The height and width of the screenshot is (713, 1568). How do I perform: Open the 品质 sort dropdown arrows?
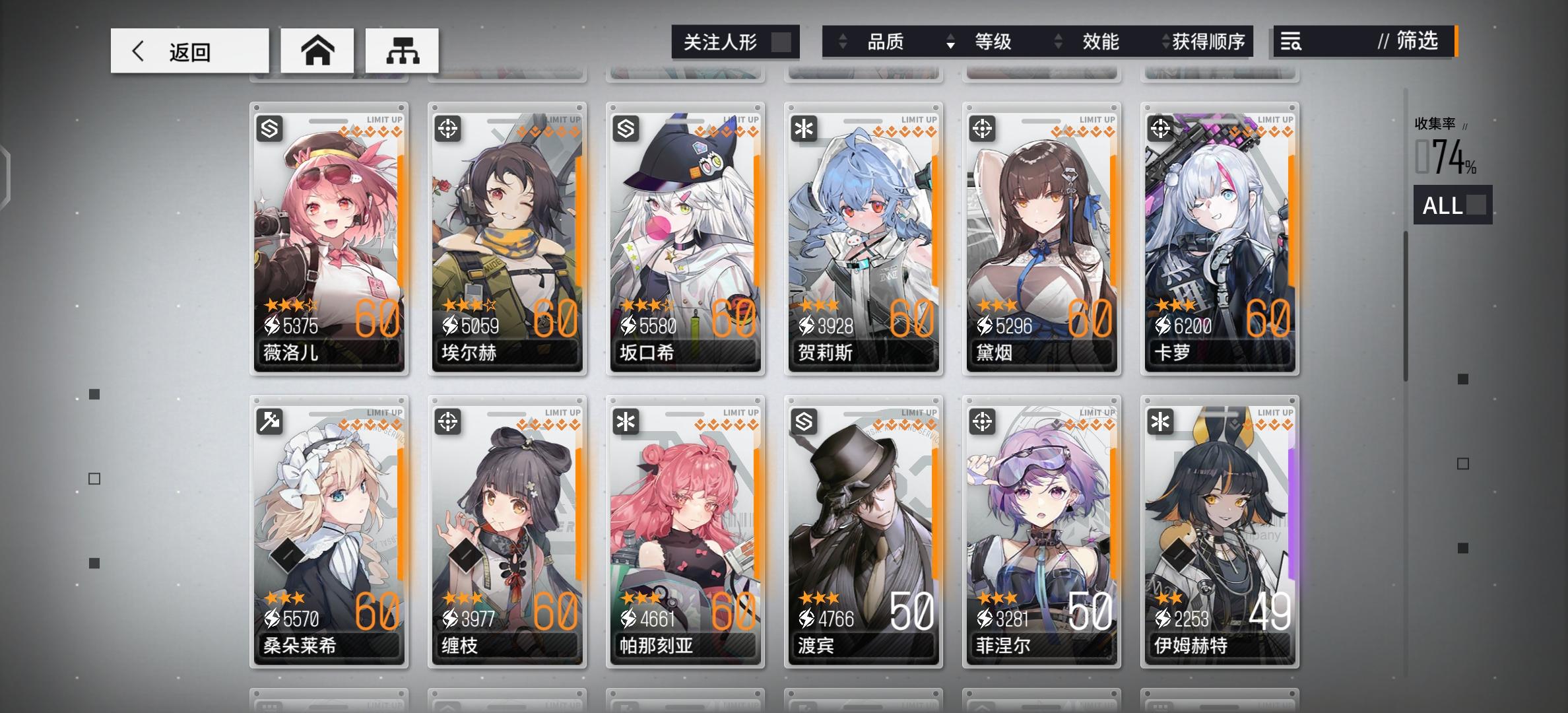tap(843, 42)
